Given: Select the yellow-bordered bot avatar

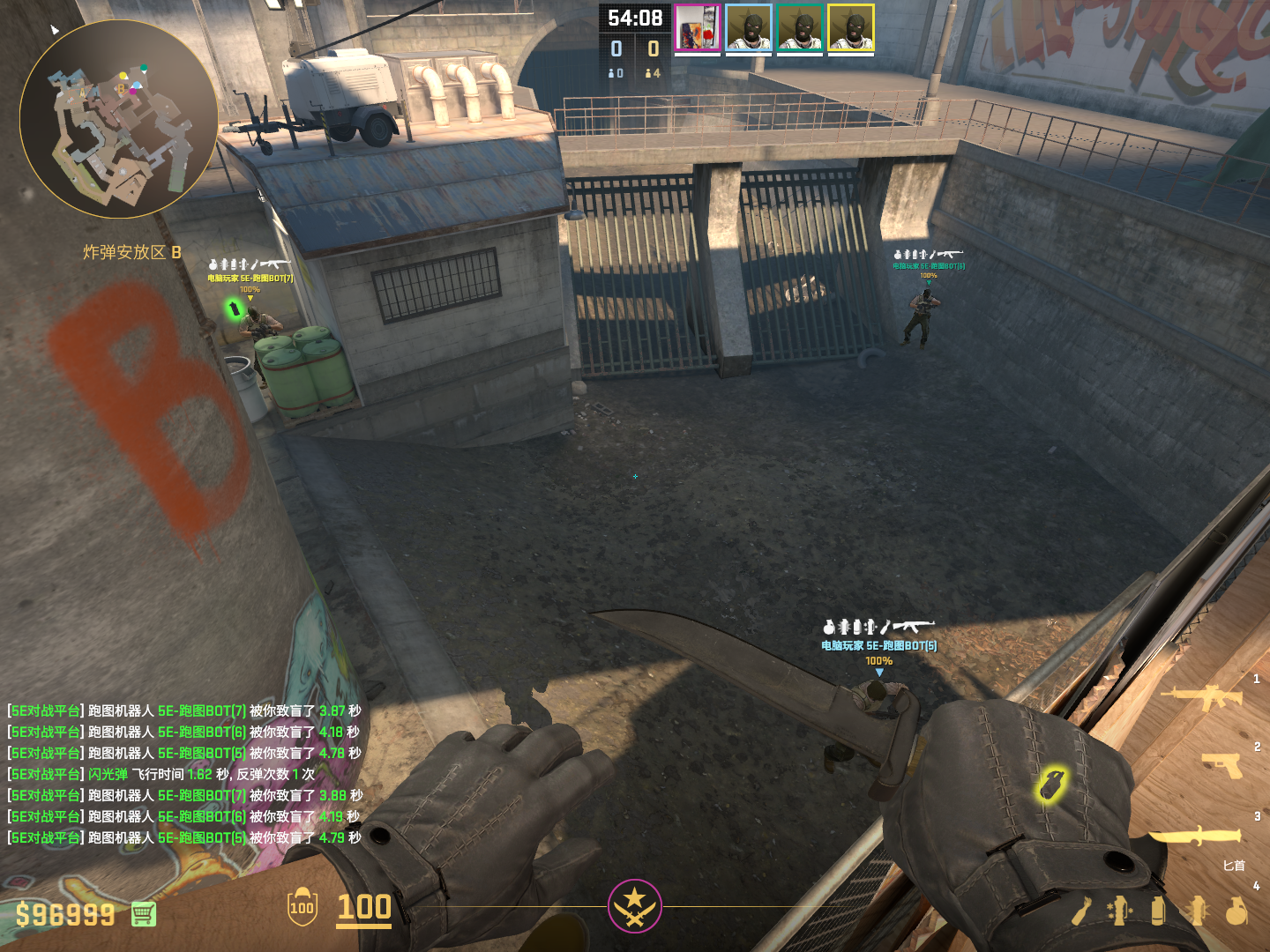Looking at the screenshot, I should pyautogui.click(x=851, y=28).
